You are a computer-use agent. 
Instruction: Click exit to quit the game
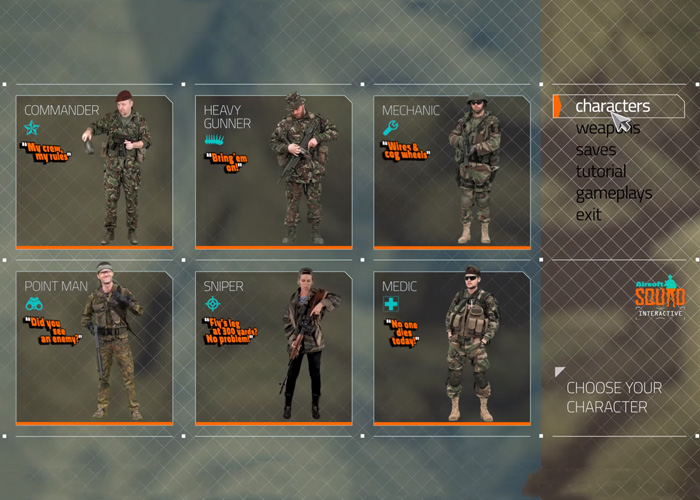tap(588, 215)
